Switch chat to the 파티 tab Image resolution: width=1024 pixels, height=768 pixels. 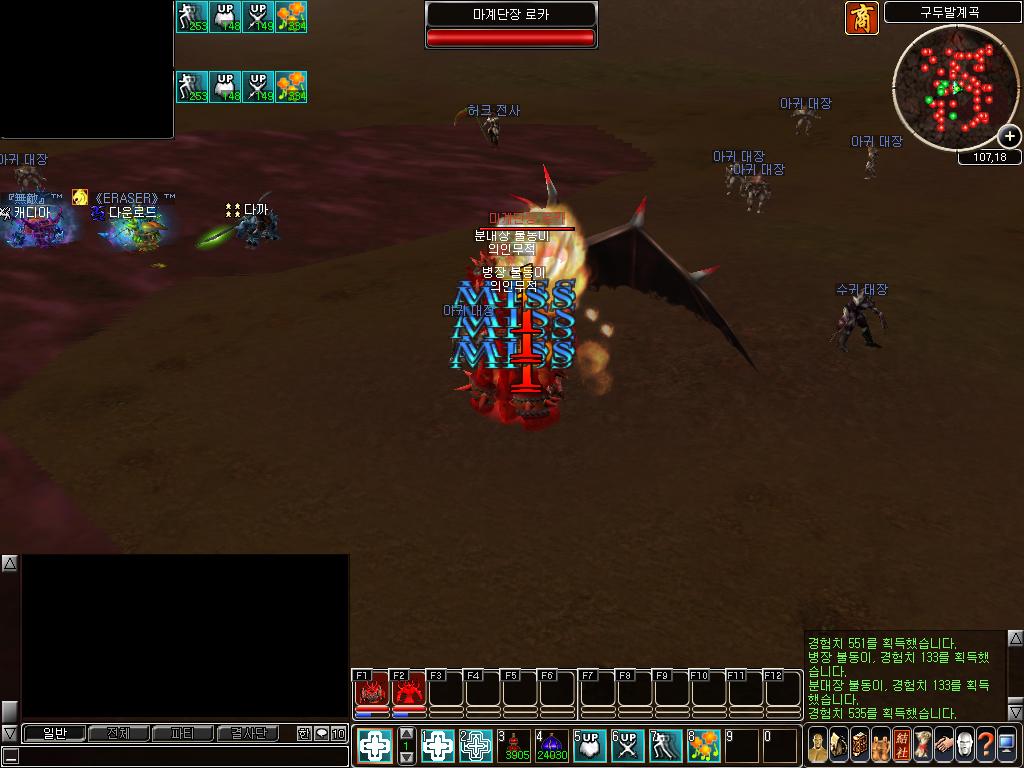point(183,733)
